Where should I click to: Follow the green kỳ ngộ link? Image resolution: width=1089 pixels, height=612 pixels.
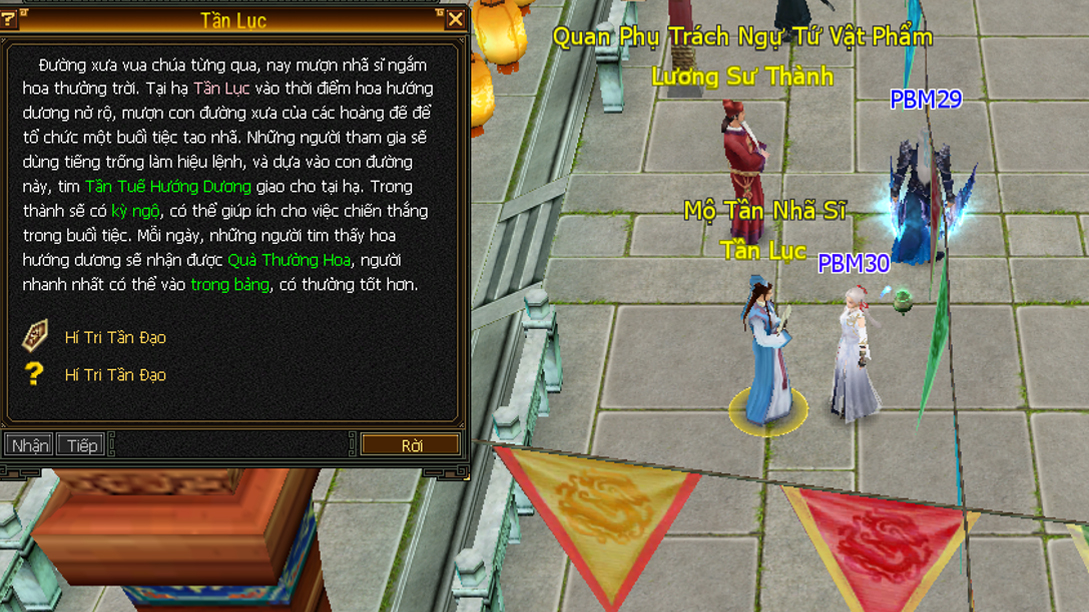[x=136, y=211]
